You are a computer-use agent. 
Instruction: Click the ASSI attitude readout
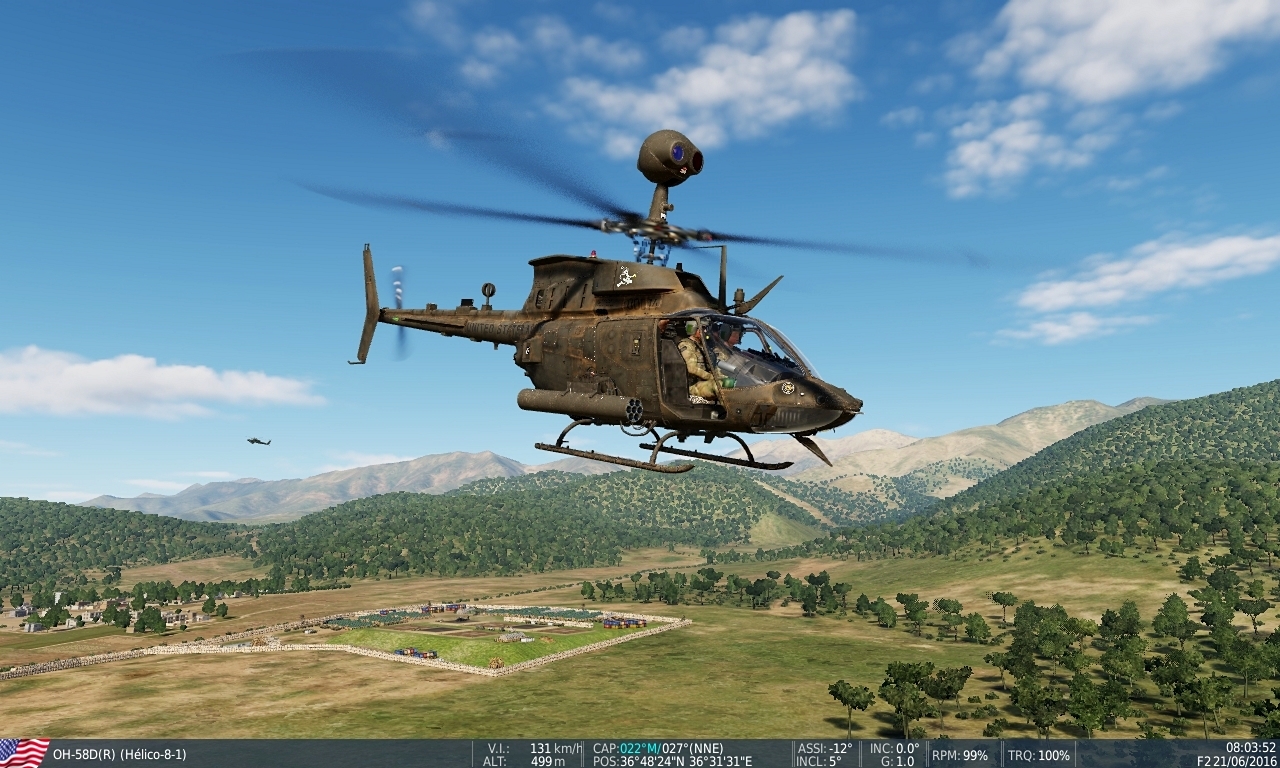[x=825, y=746]
